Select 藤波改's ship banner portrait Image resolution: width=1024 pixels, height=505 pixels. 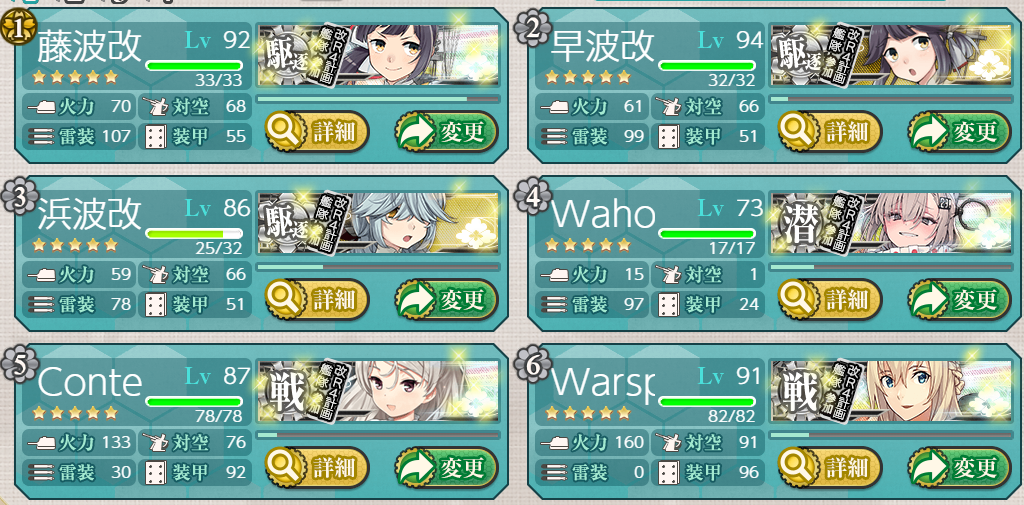click(378, 56)
